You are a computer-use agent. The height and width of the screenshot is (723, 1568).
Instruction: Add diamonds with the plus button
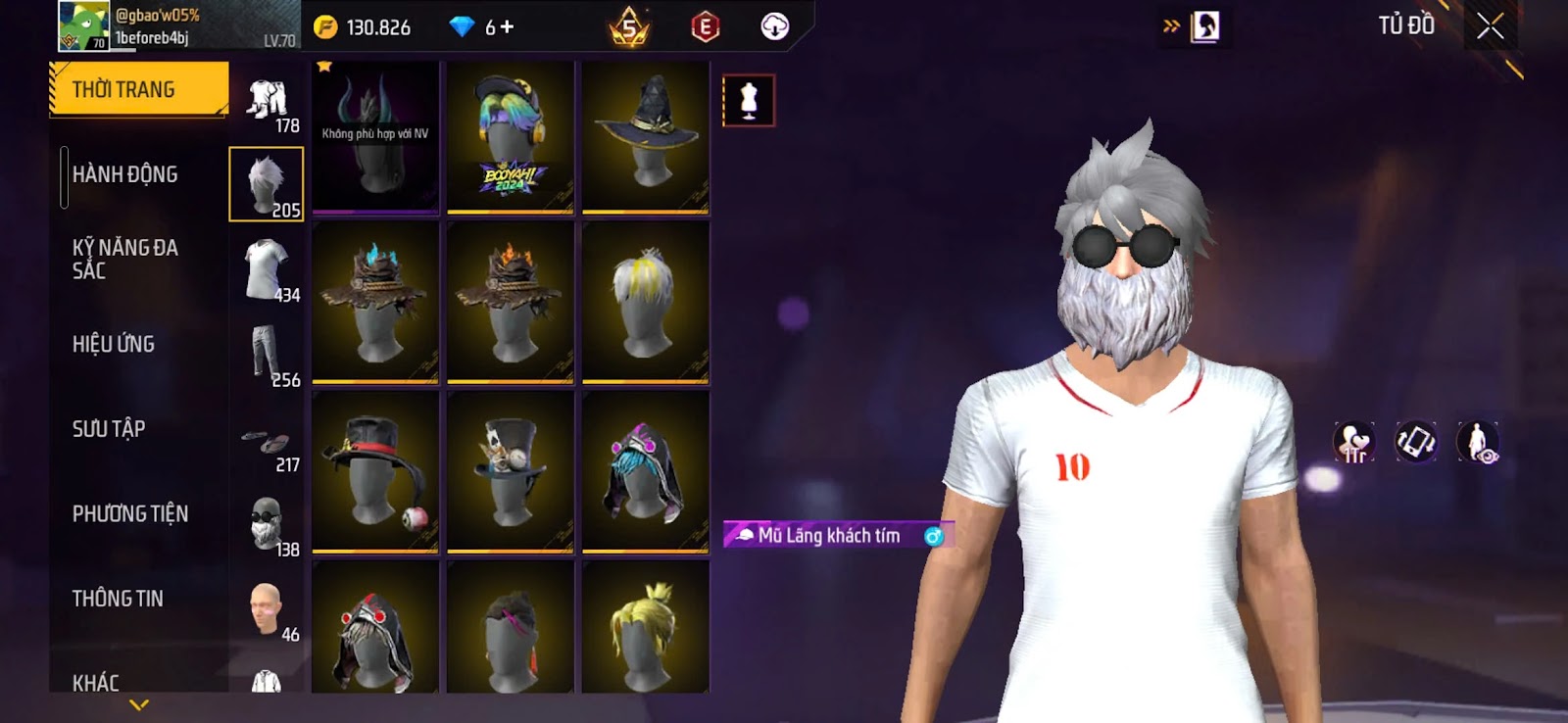click(507, 27)
